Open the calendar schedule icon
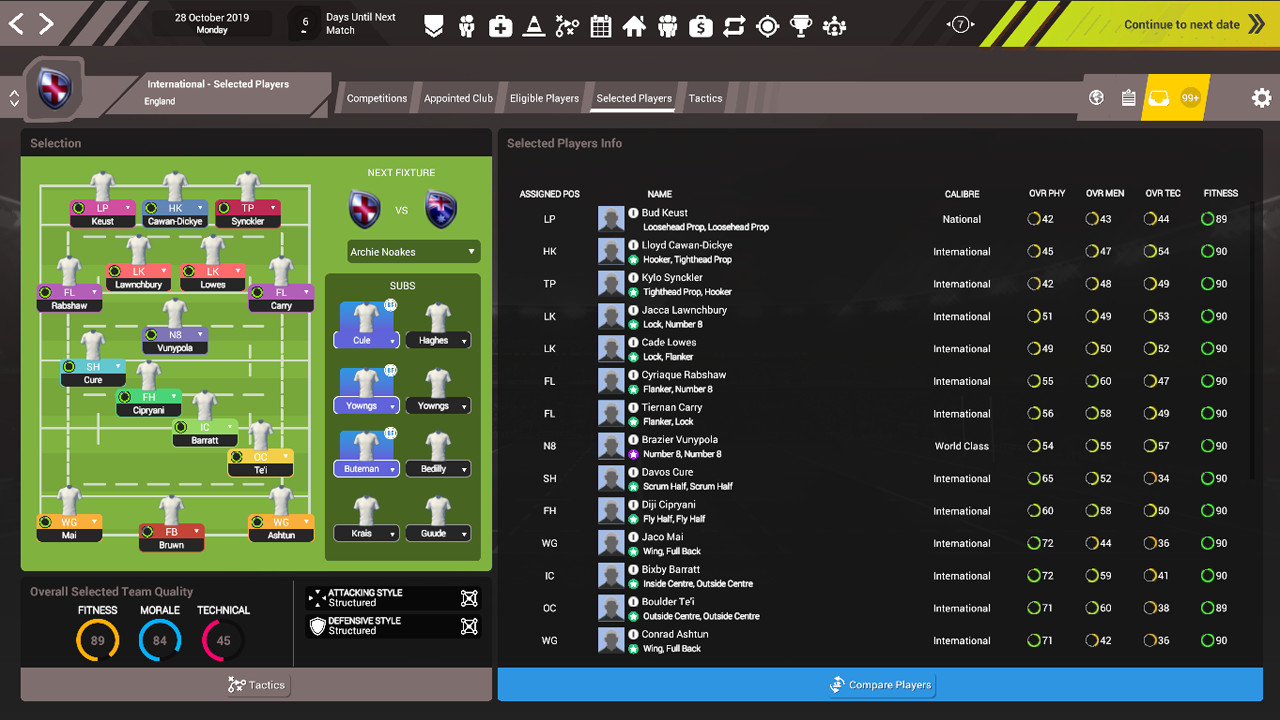The width and height of the screenshot is (1280, 720). click(x=600, y=27)
